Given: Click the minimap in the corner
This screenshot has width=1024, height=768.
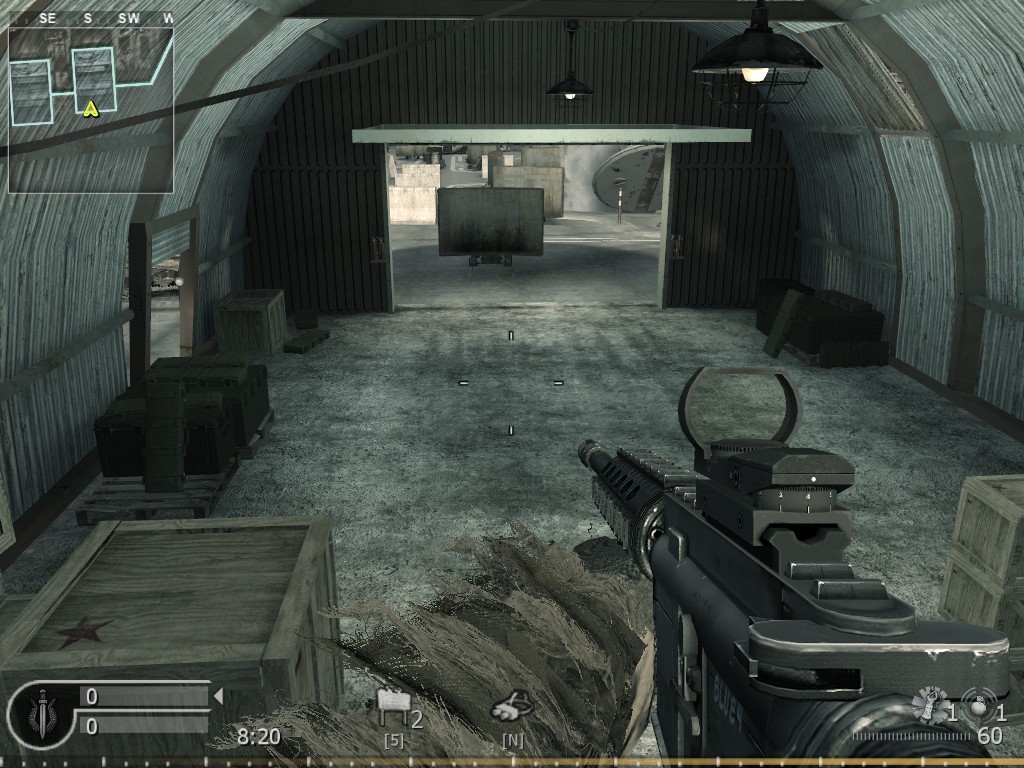Looking at the screenshot, I should tap(91, 109).
